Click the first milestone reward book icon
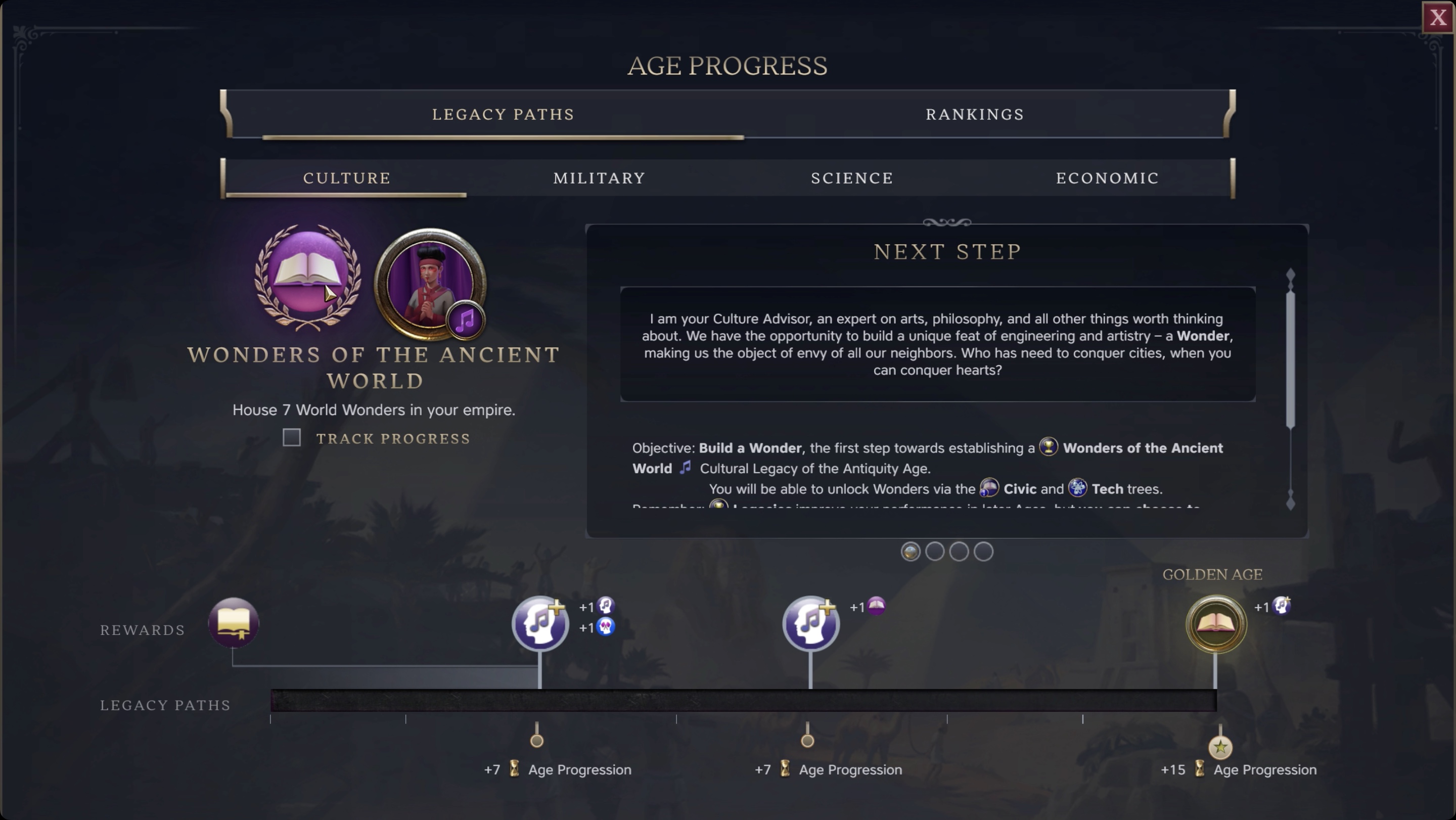The image size is (1456, 820). click(234, 623)
